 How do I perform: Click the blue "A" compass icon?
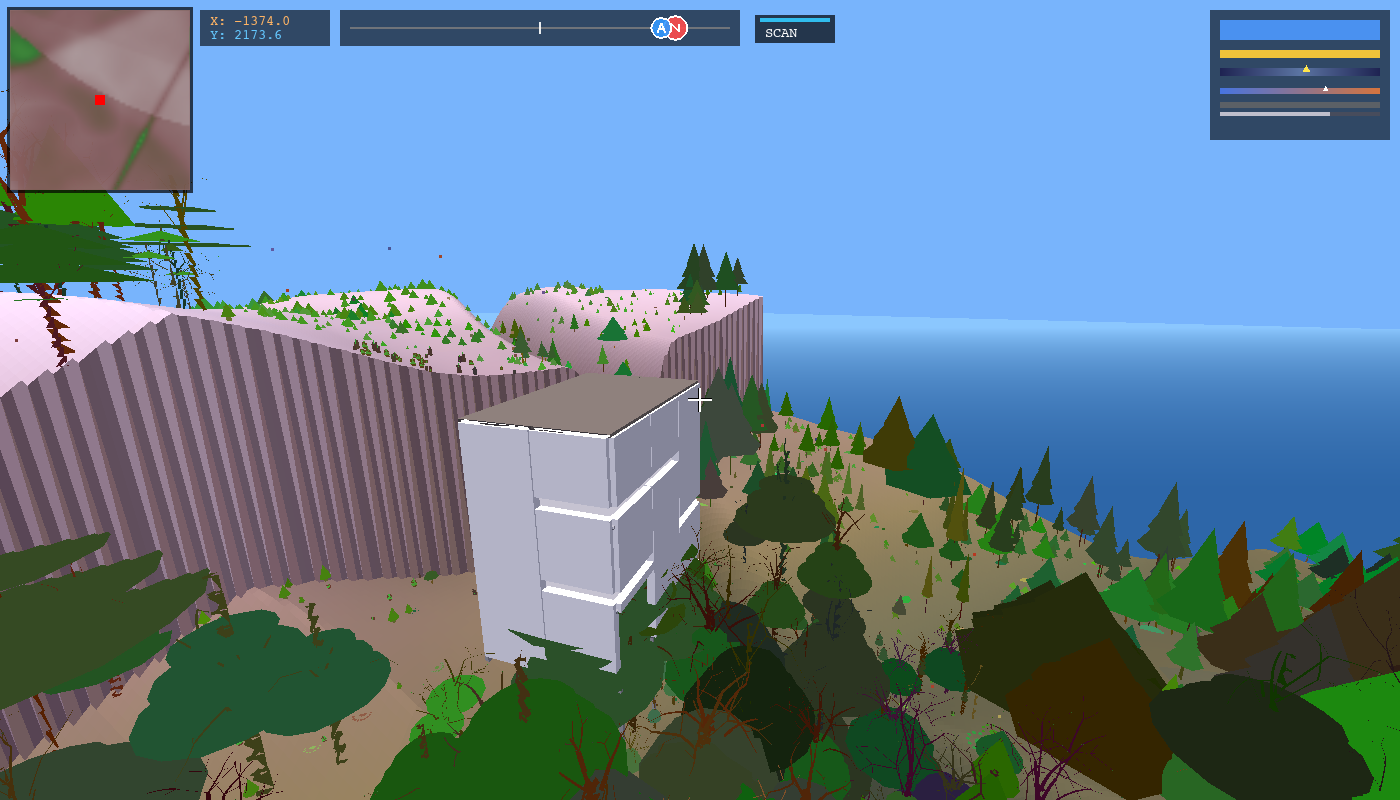[661, 28]
